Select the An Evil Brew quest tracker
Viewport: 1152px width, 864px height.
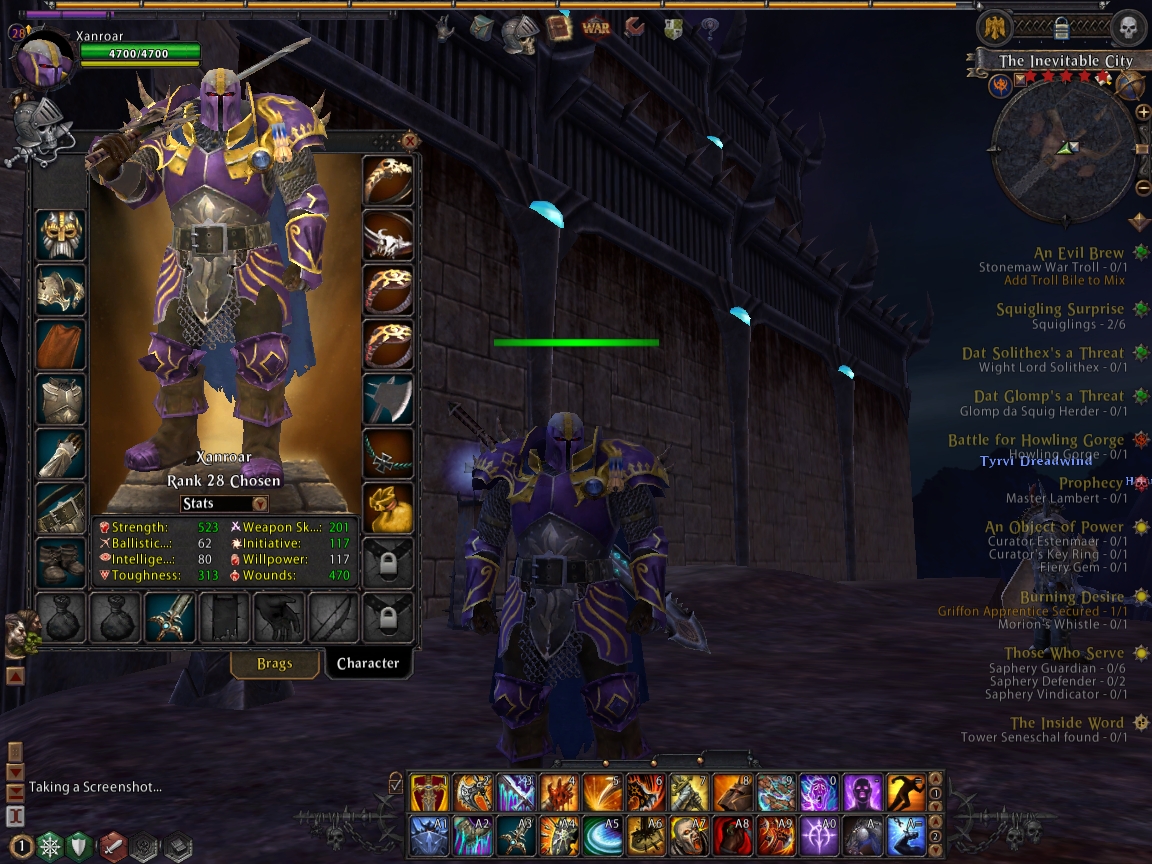pyautogui.click(x=1078, y=254)
